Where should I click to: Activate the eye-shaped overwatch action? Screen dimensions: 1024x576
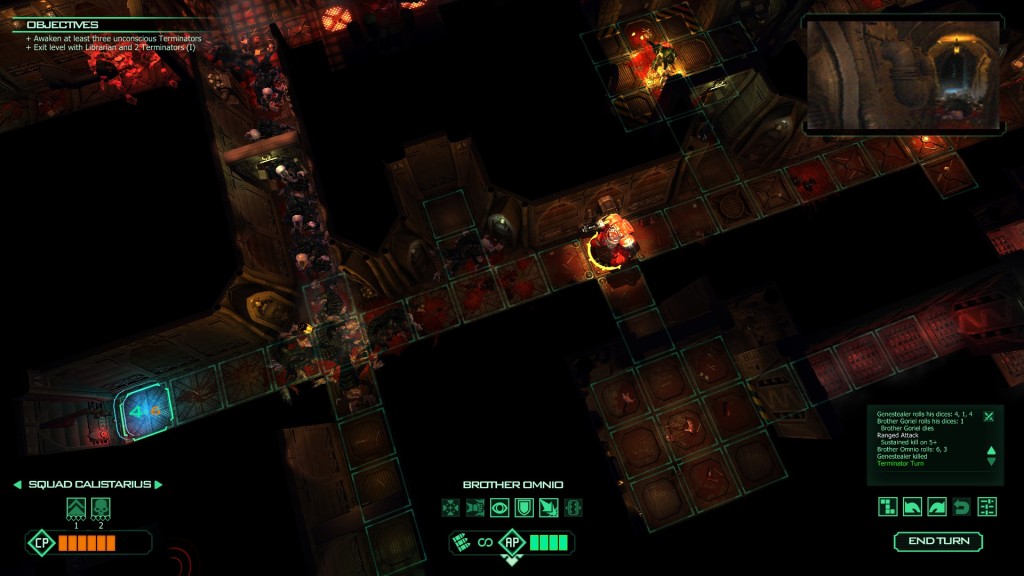point(499,508)
